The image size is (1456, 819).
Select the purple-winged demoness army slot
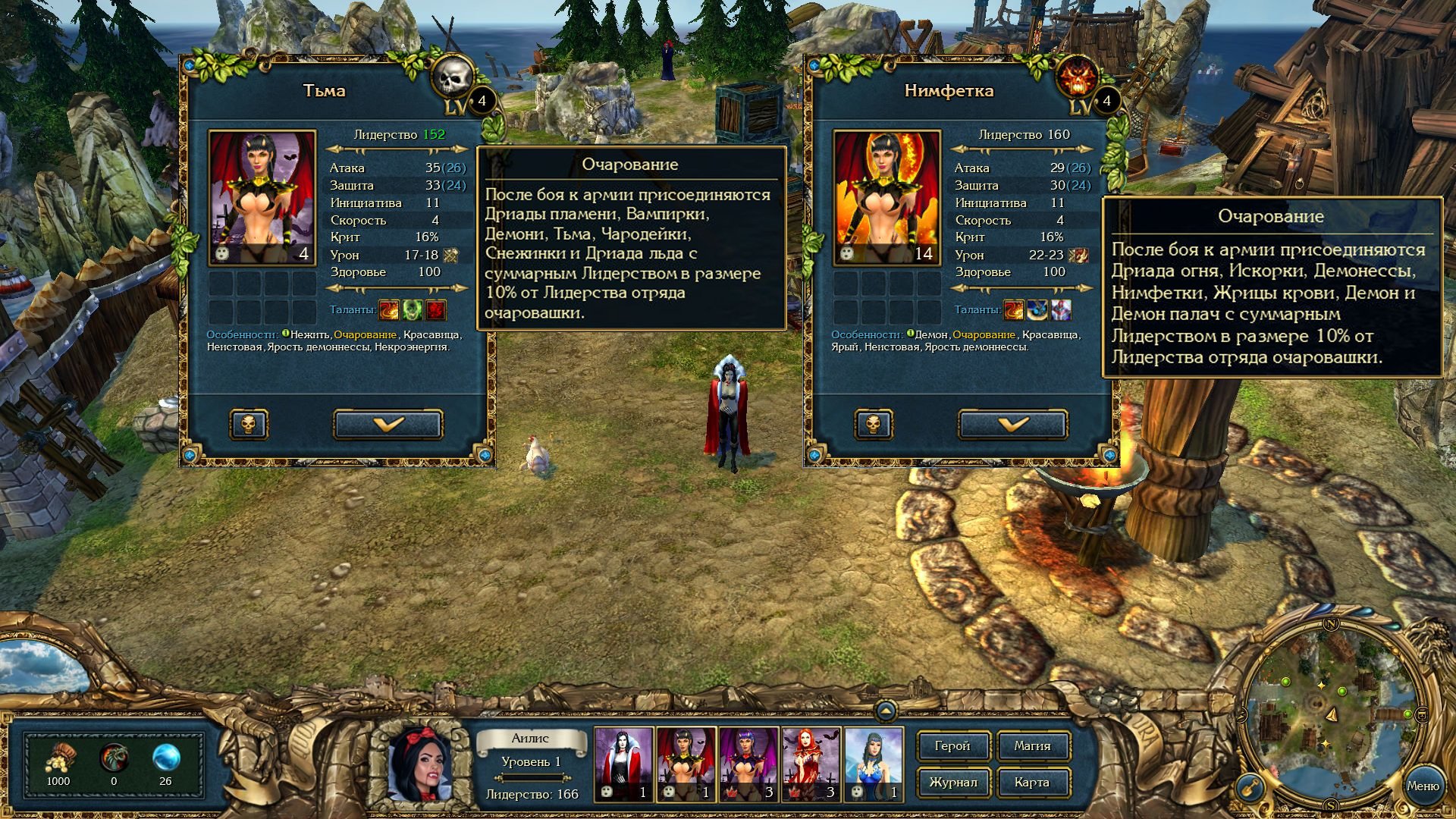[x=749, y=764]
